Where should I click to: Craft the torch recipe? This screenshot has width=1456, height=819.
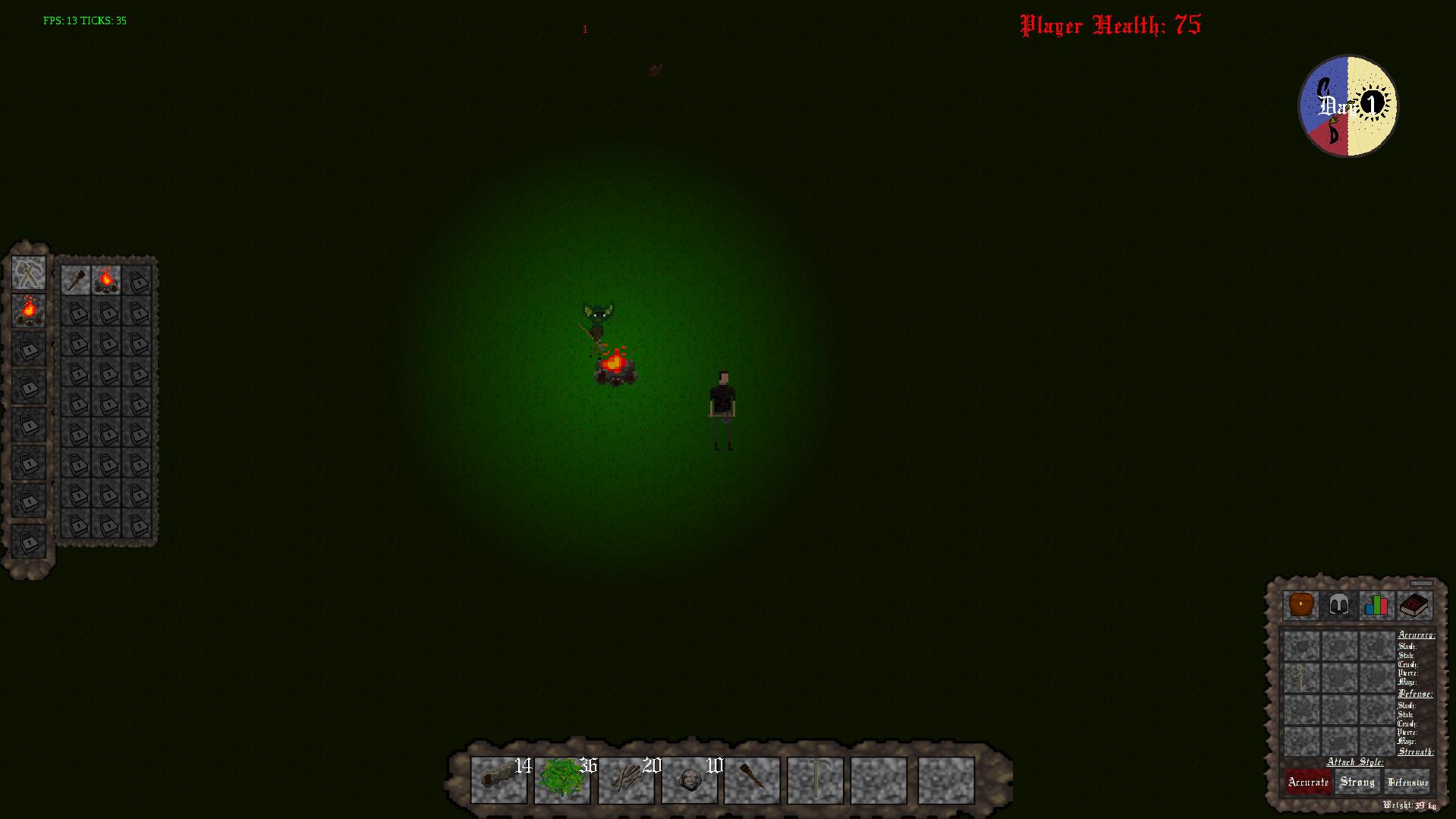click(76, 280)
